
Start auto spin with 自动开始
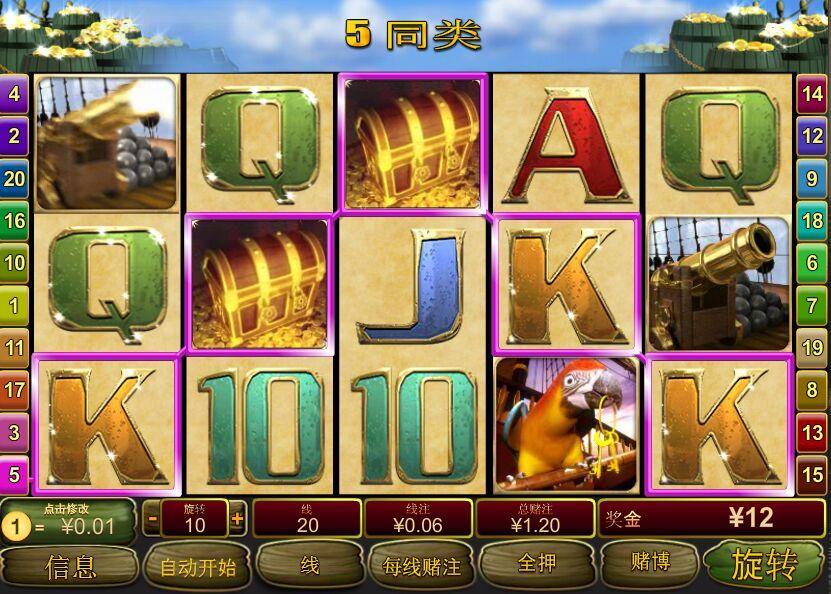[x=197, y=567]
